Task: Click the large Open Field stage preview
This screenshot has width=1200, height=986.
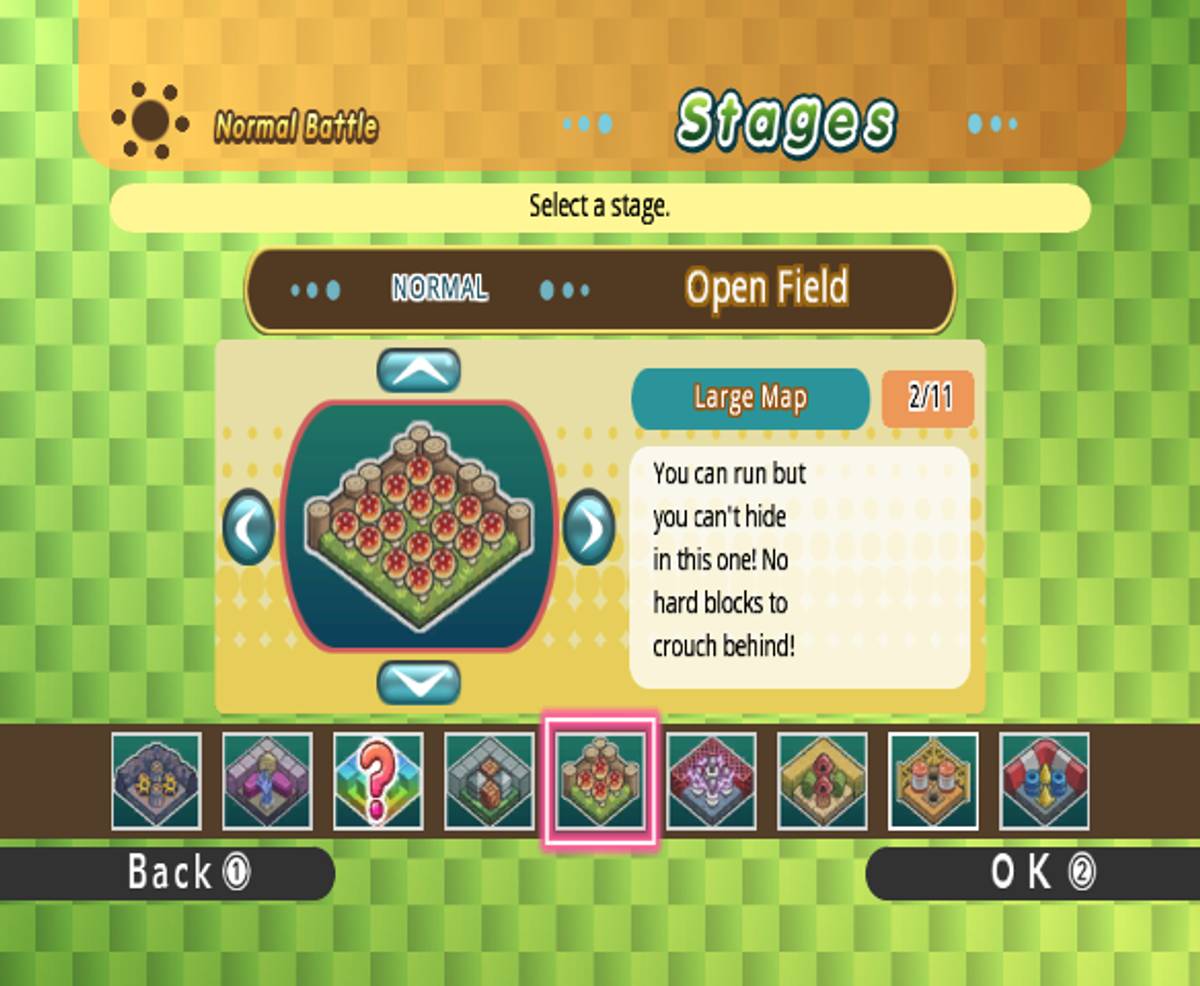Action: 418,525
